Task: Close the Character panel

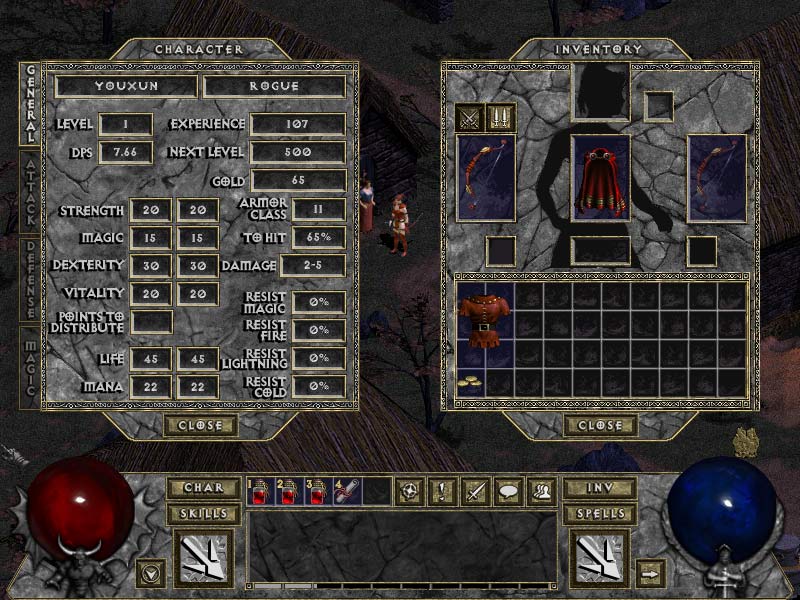Action: pyautogui.click(x=201, y=425)
